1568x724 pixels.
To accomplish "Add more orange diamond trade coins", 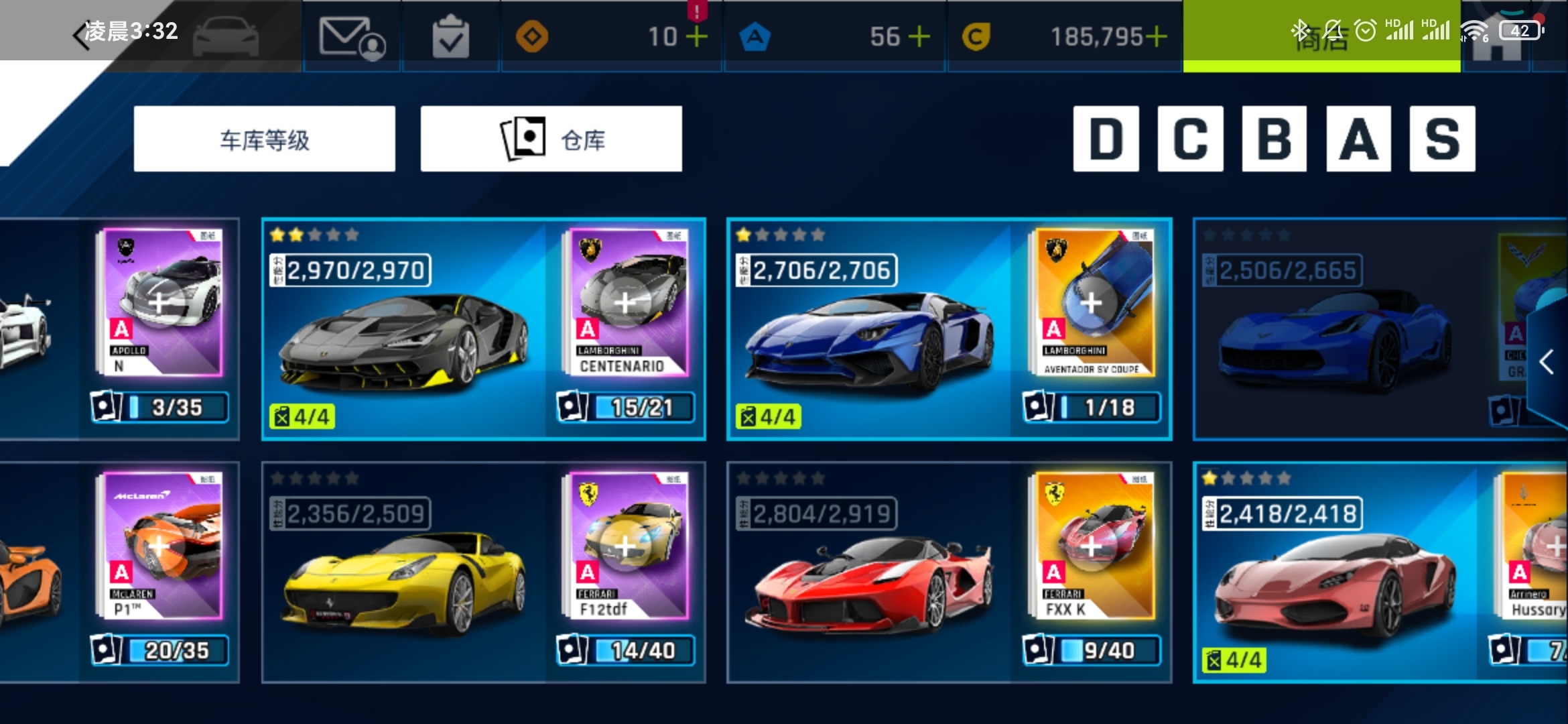I will tap(697, 37).
